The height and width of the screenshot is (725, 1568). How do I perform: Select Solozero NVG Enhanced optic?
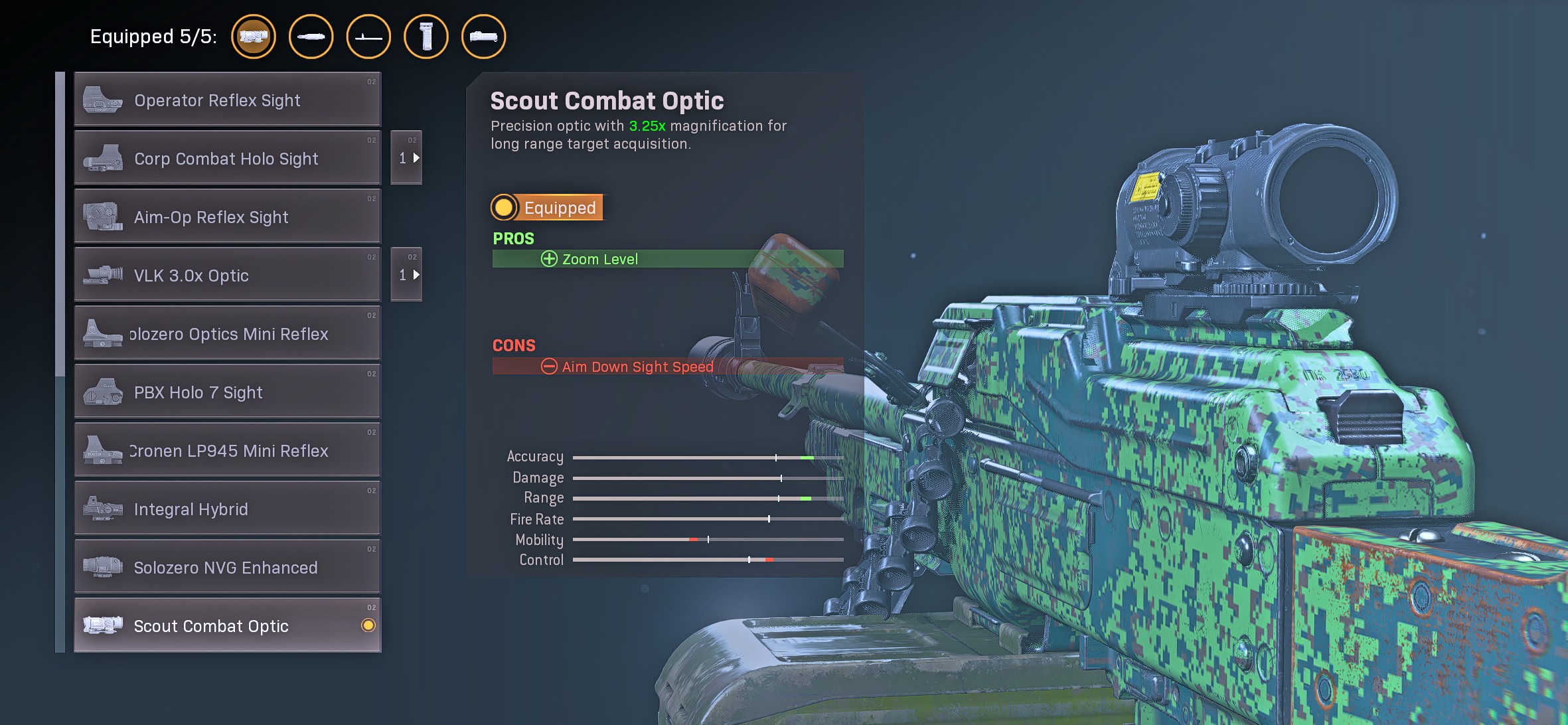pos(227,568)
